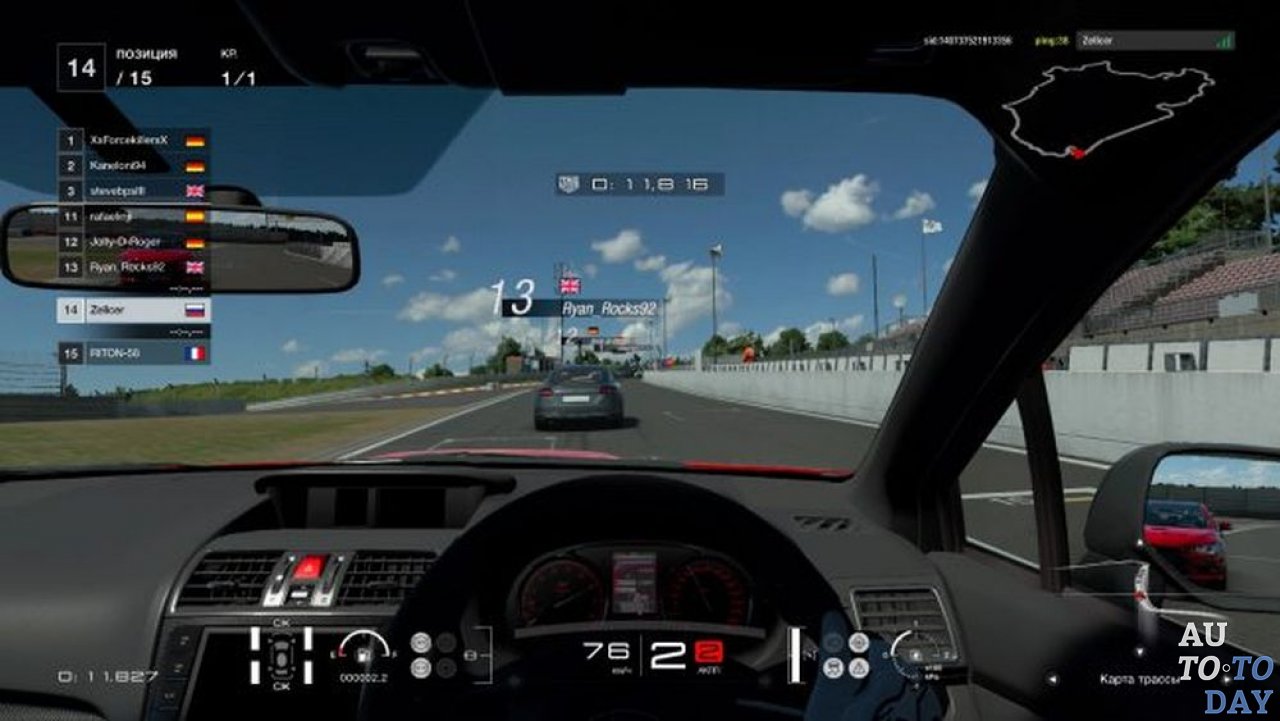1280x721 pixels.
Task: Click the left arrow beside Карта трассы
Action: [1052, 680]
